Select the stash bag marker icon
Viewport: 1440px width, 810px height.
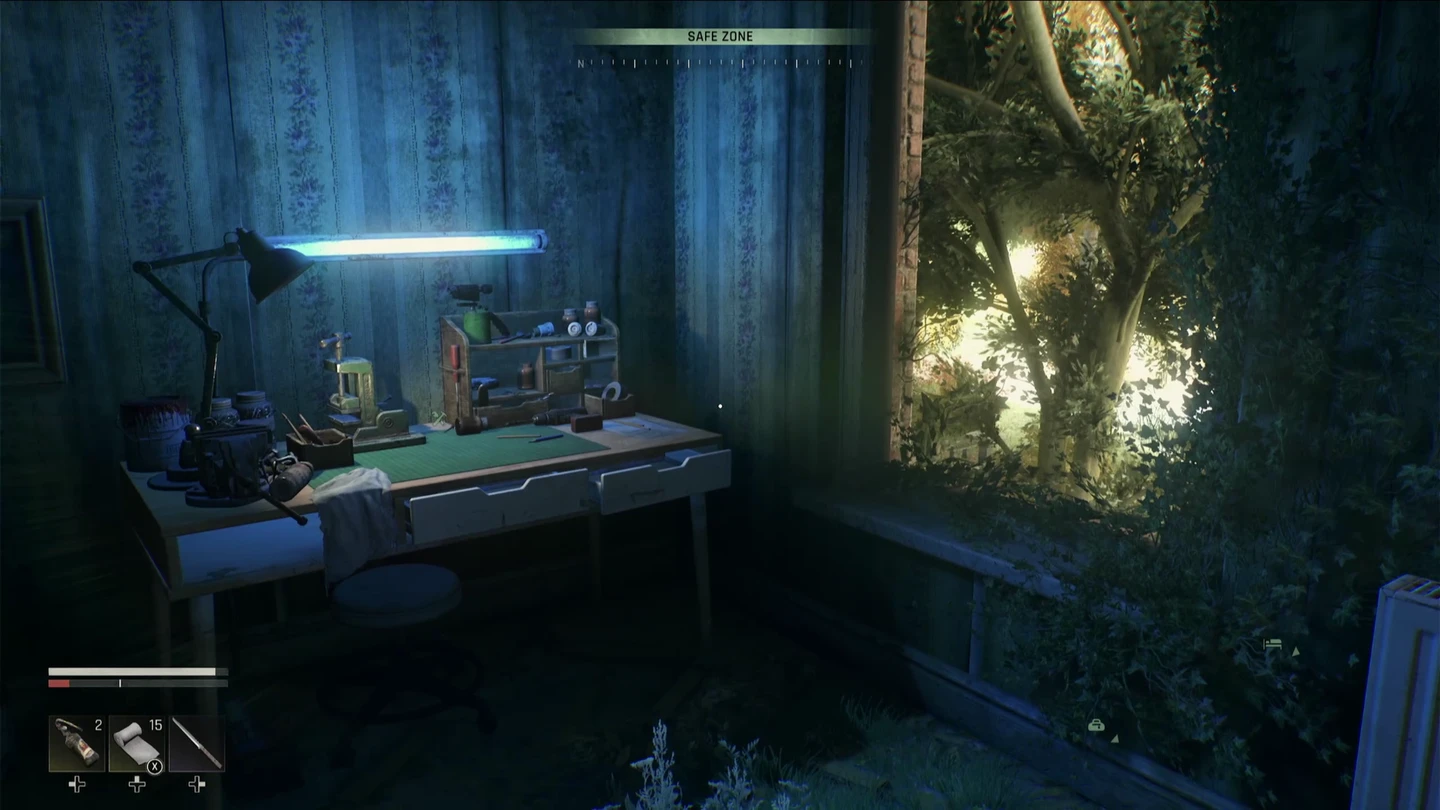1096,726
